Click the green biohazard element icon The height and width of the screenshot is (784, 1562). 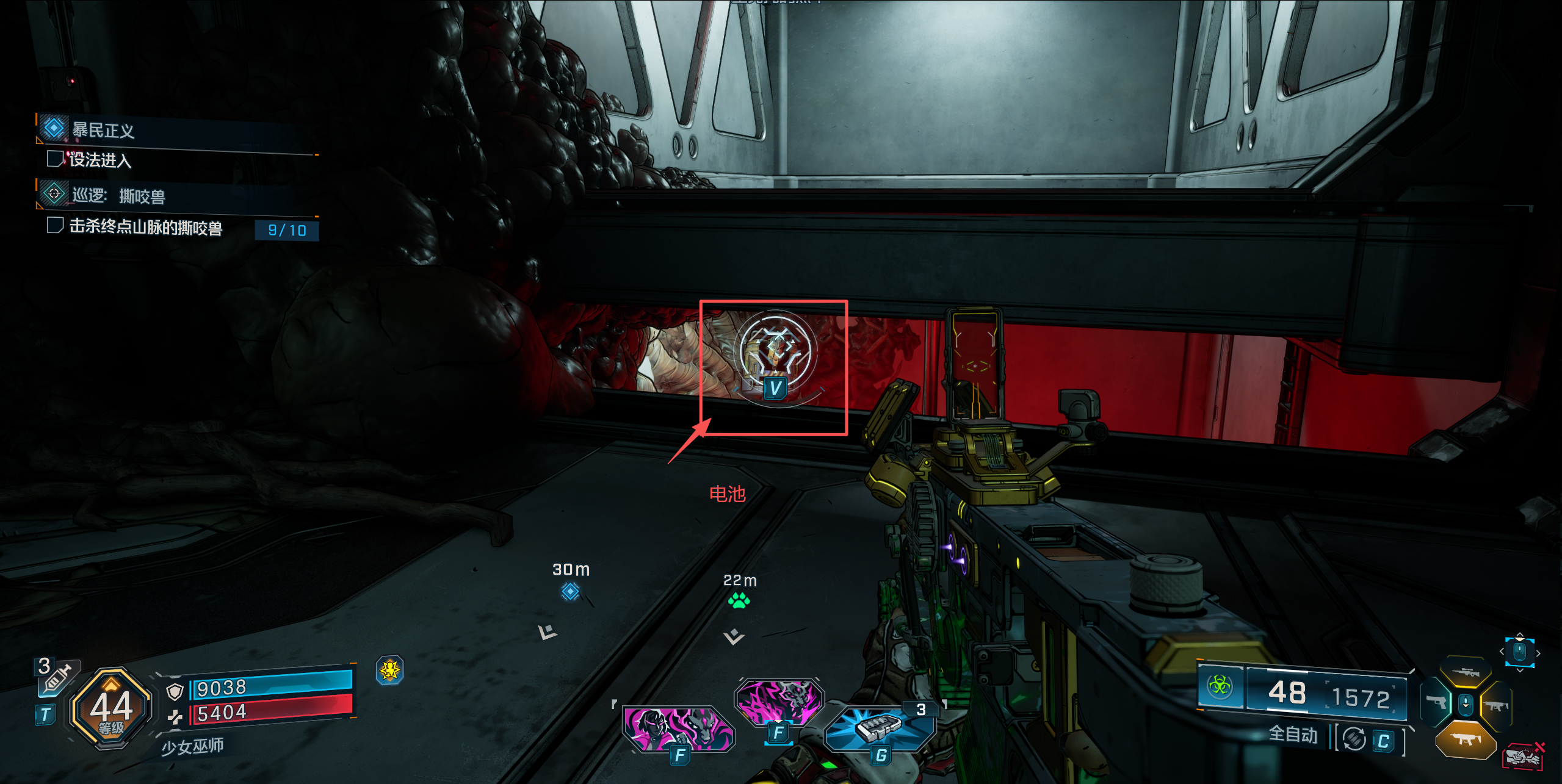point(1220,686)
